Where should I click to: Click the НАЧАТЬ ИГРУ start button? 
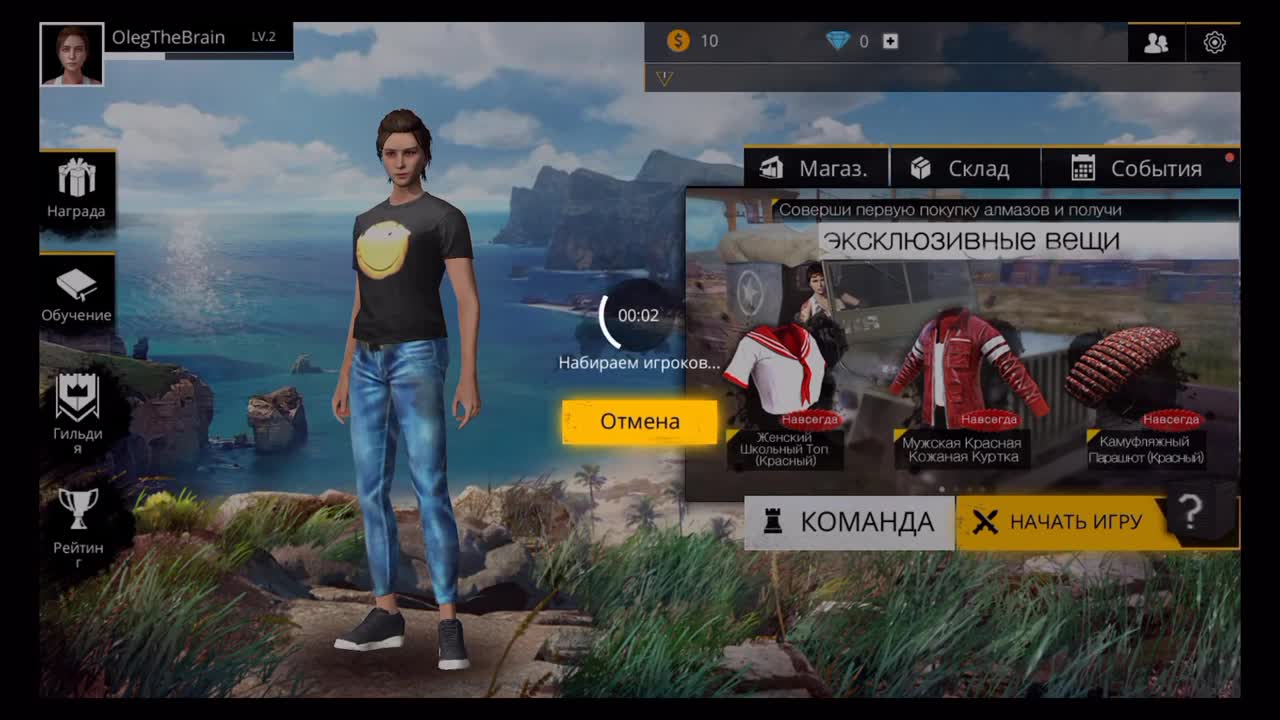pyautogui.click(x=1062, y=522)
